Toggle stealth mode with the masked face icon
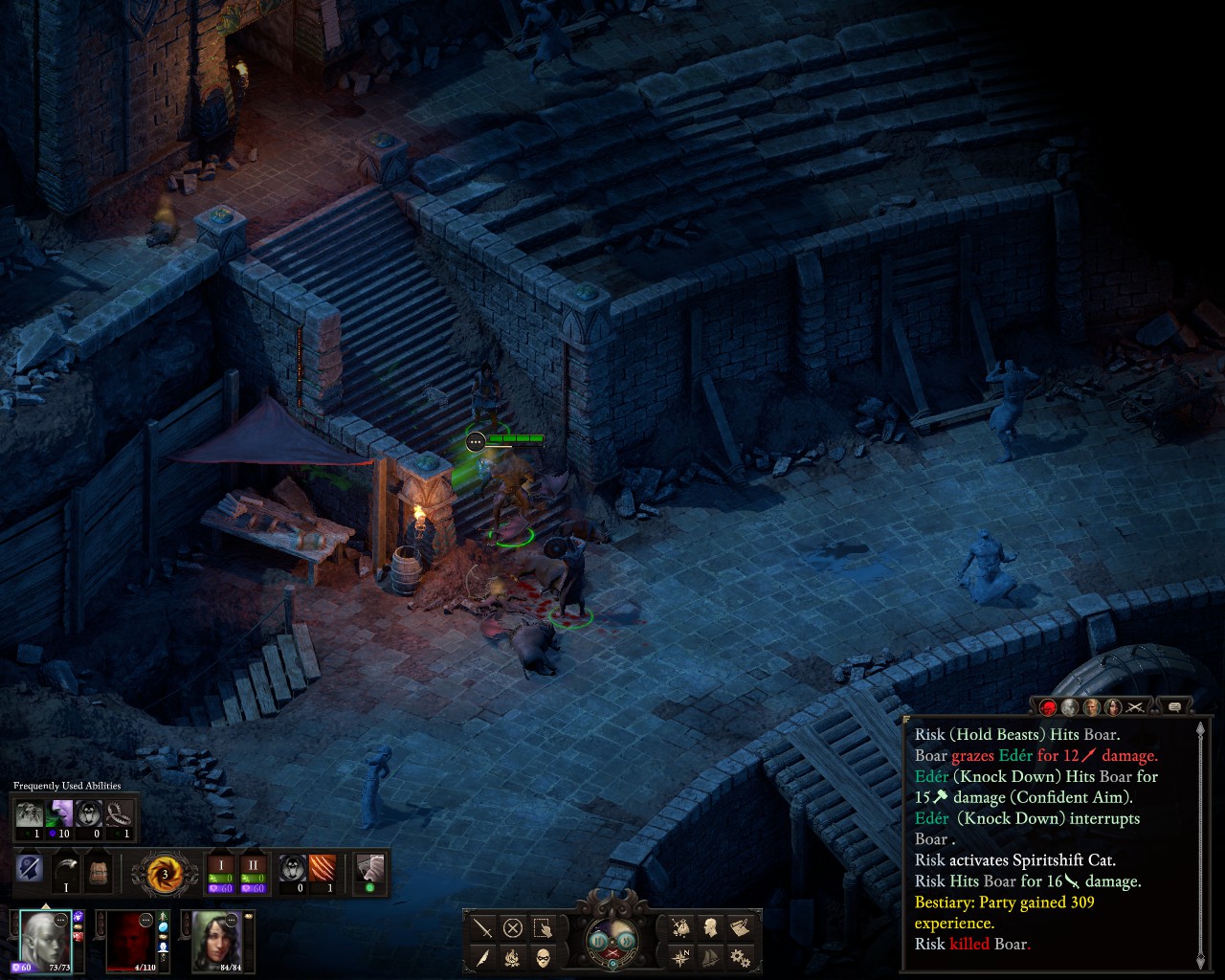This screenshot has width=1225, height=980. click(543, 957)
